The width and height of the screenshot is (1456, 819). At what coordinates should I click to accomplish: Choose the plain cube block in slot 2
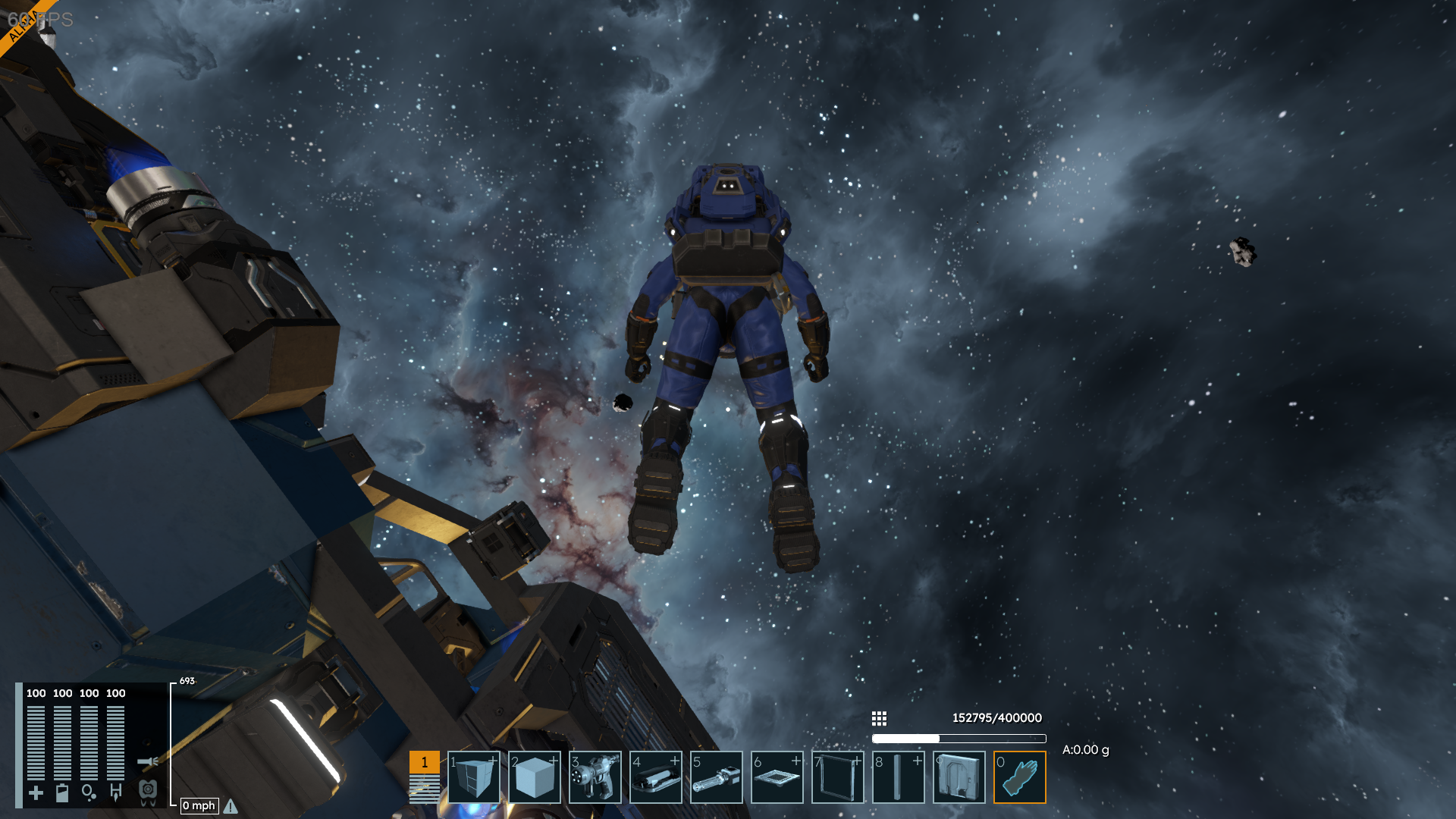click(x=535, y=777)
